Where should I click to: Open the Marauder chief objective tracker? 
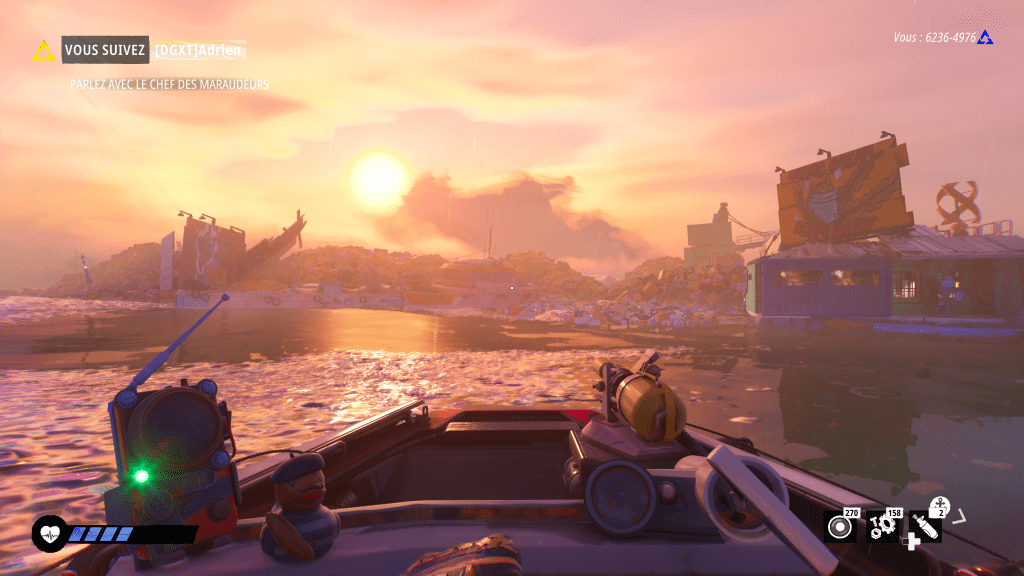(x=169, y=85)
